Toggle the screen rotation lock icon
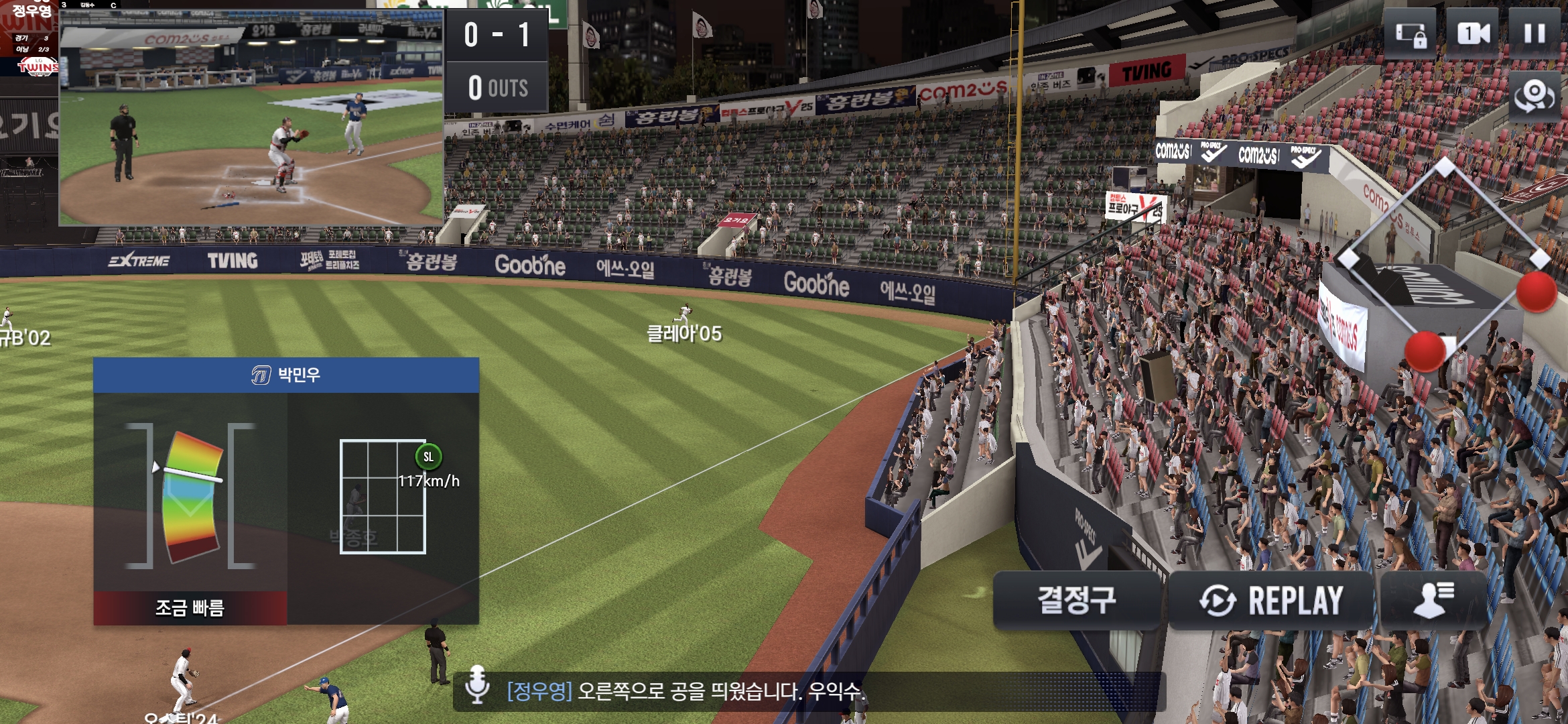 tap(1410, 34)
